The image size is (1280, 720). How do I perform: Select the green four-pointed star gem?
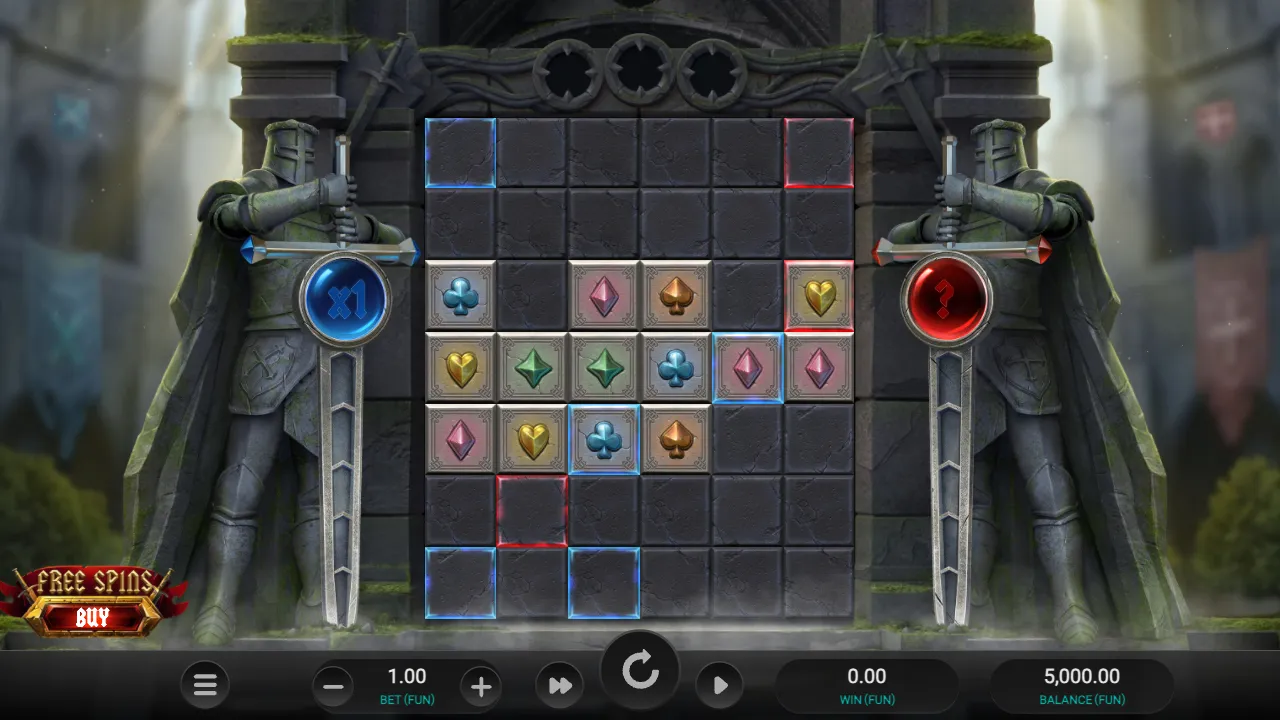coord(532,367)
